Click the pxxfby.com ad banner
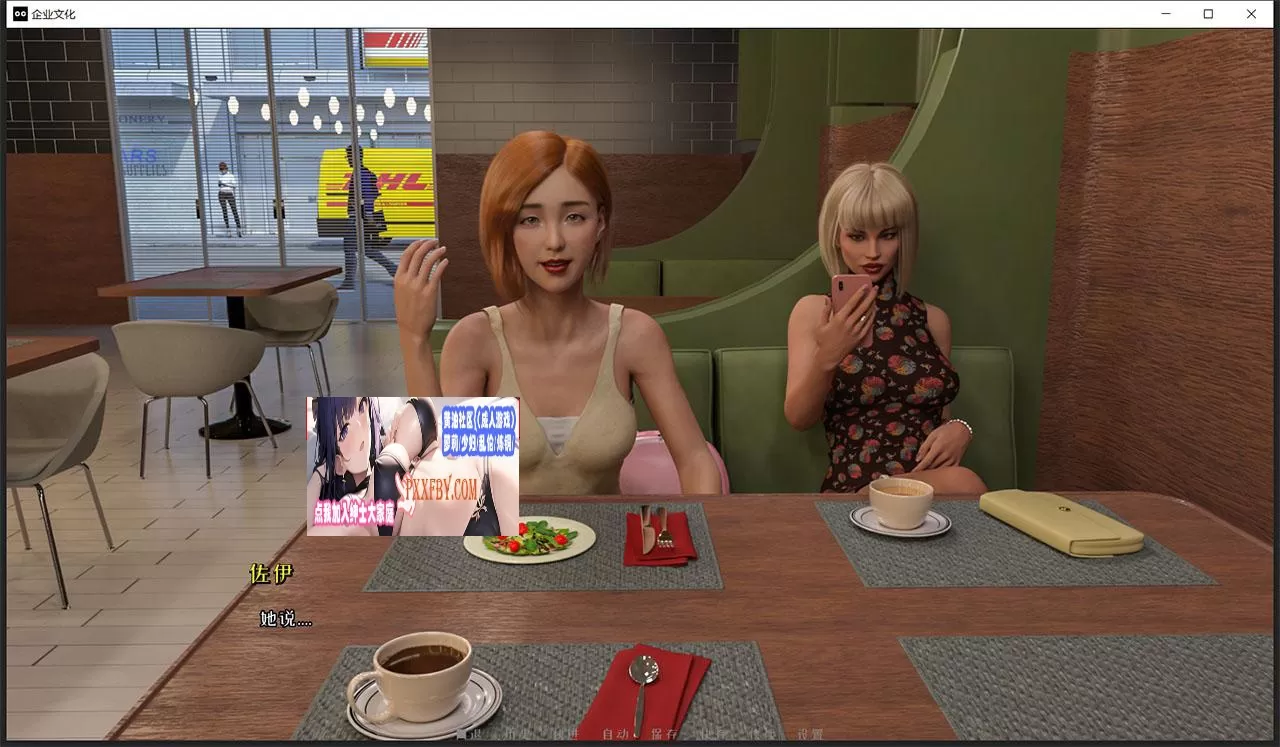Image resolution: width=1280 pixels, height=747 pixels. click(x=412, y=466)
